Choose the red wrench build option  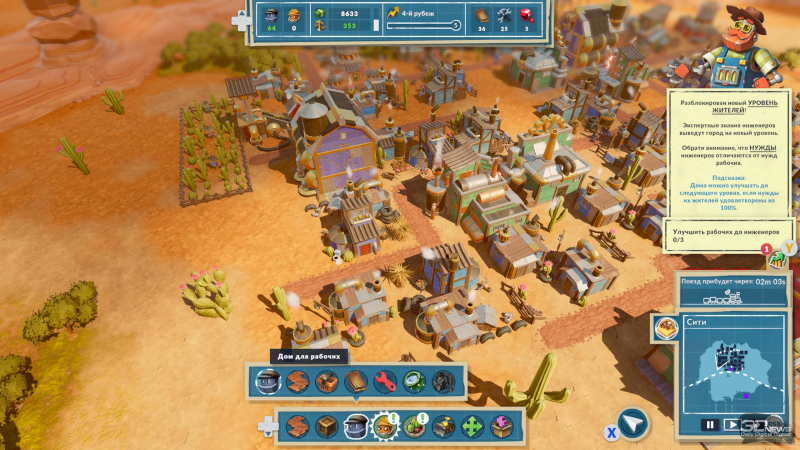click(385, 381)
